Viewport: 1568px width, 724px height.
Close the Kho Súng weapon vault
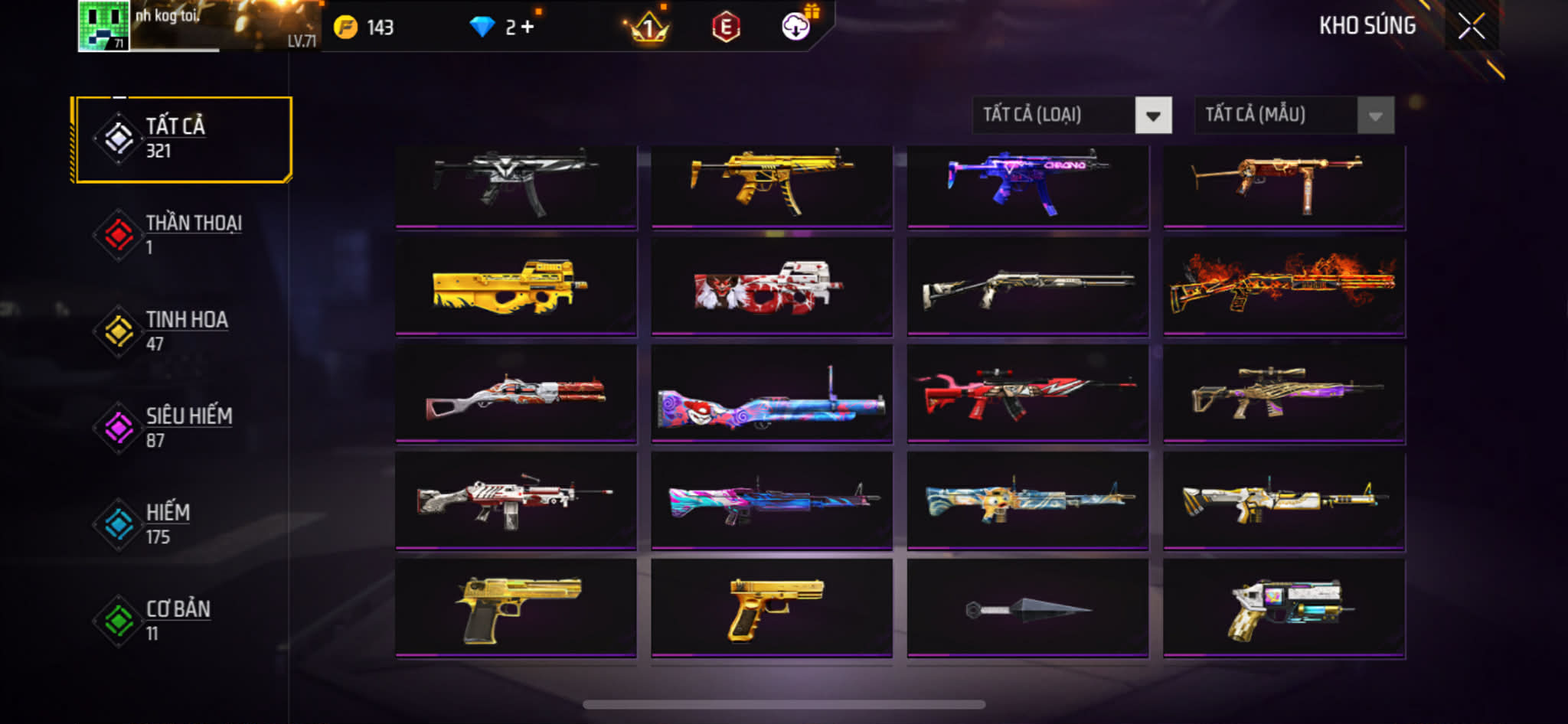[1471, 27]
